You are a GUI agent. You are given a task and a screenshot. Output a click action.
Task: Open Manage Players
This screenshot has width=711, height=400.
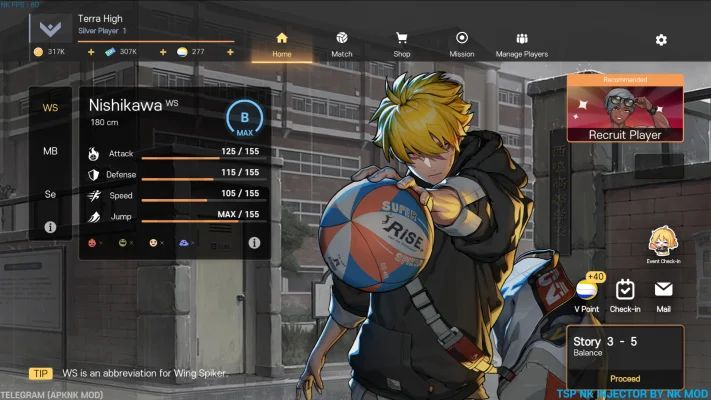point(521,44)
